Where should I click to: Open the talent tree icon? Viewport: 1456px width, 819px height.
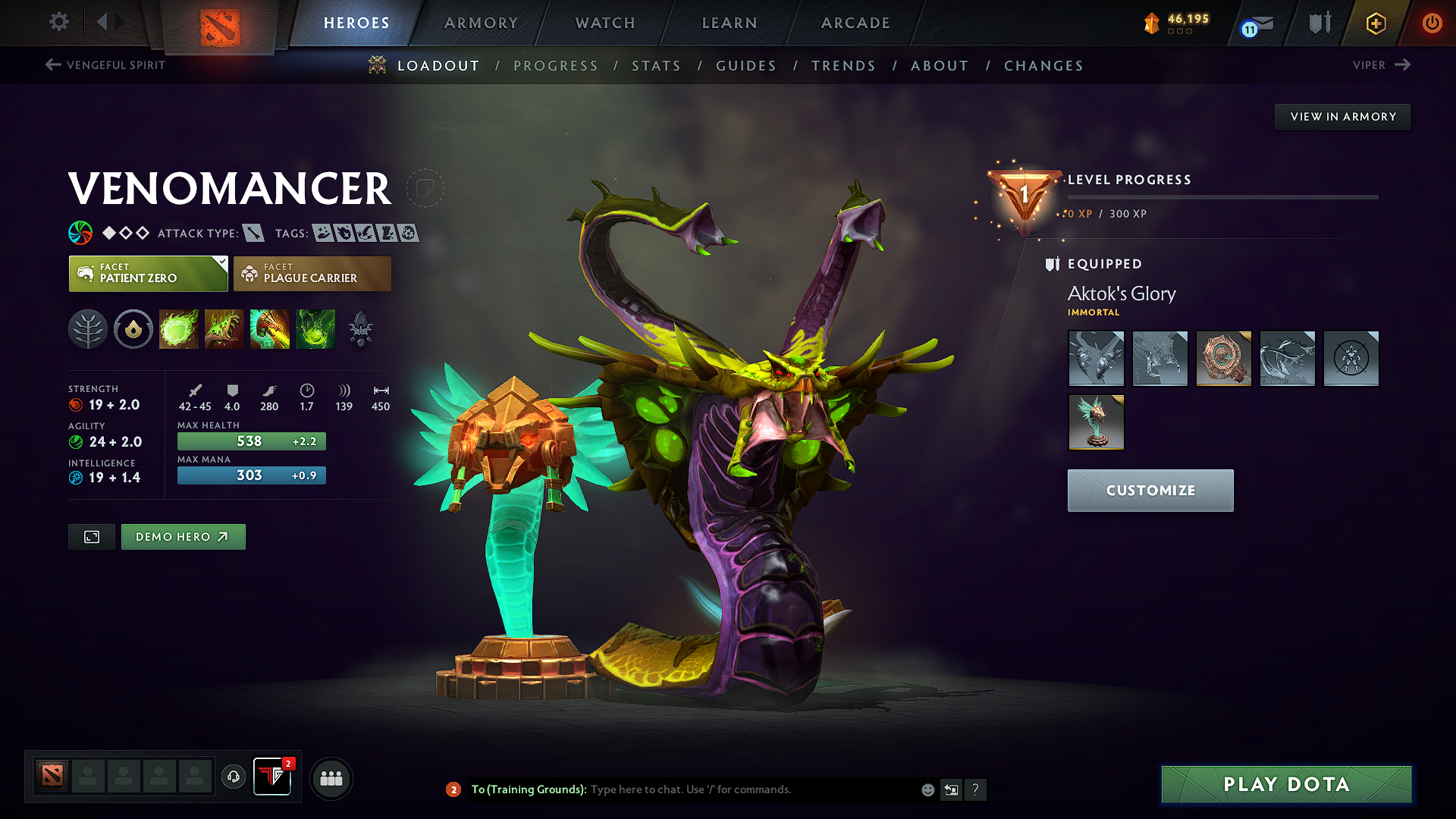pos(88,328)
